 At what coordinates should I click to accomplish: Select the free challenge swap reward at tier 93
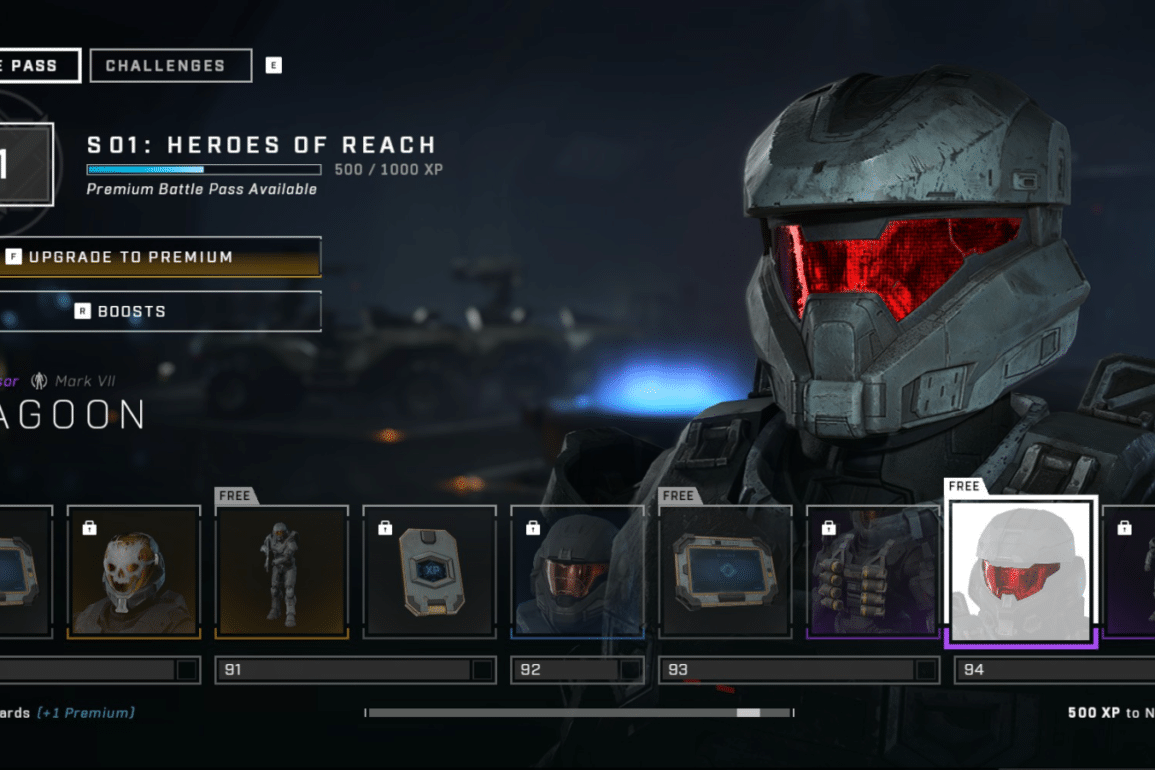(x=725, y=572)
